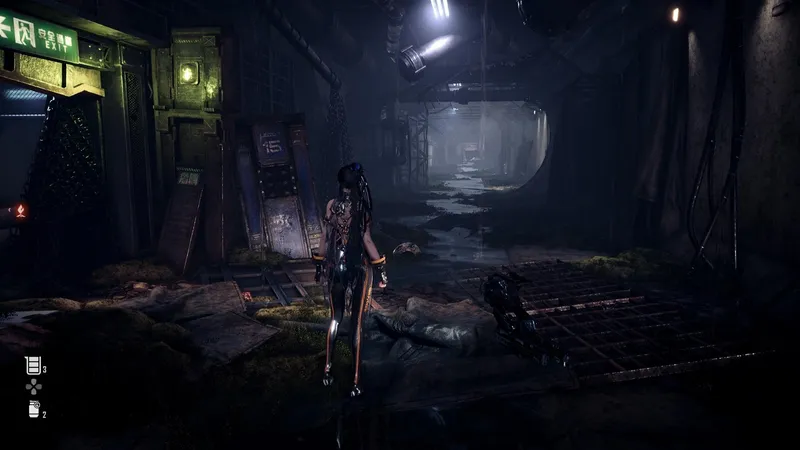Screen dimensions: 800x450
Task: Select the beaker-shaped potion item icon
Action: tap(32, 366)
